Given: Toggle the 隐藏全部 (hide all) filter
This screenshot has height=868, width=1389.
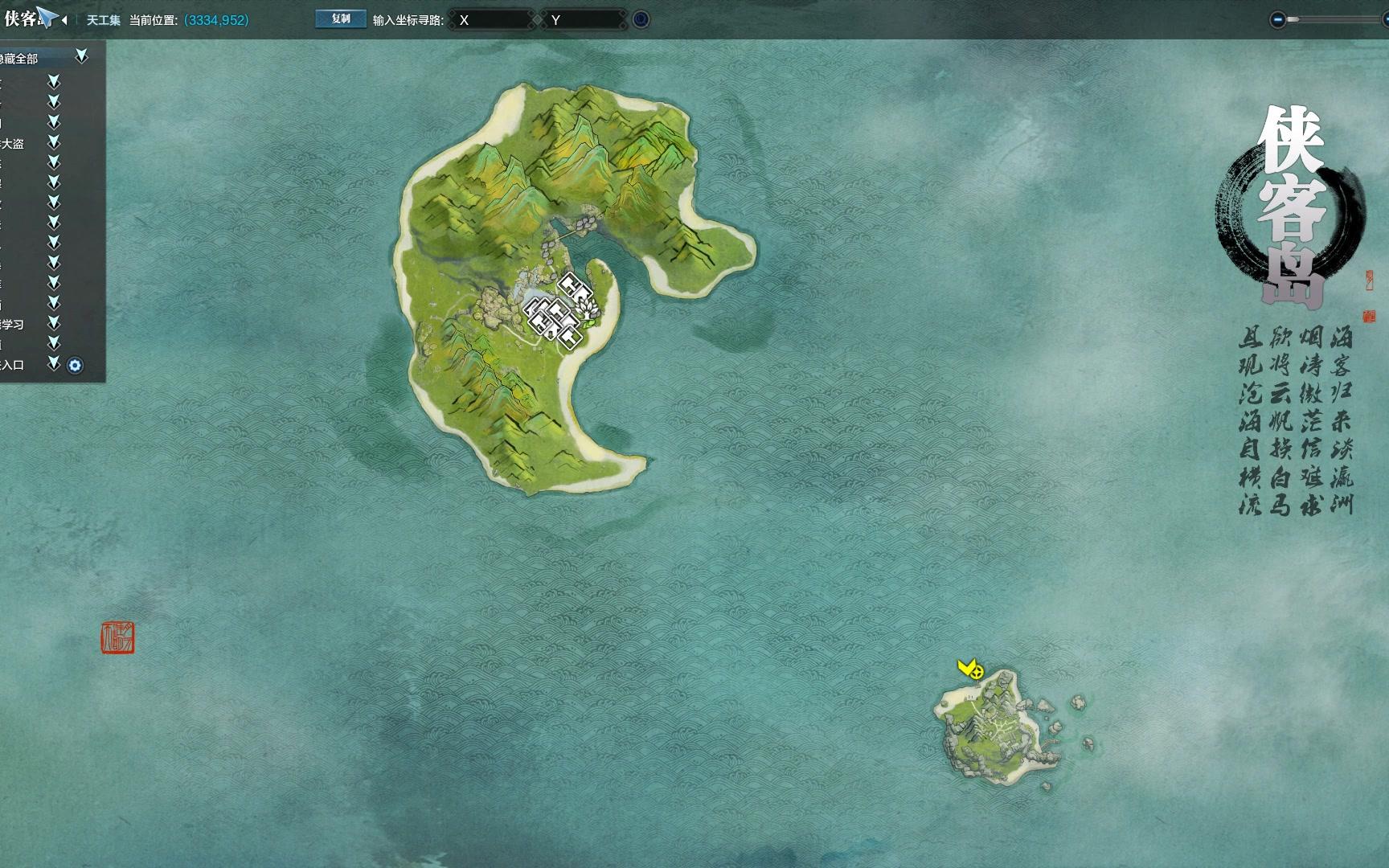Looking at the screenshot, I should (x=81, y=56).
